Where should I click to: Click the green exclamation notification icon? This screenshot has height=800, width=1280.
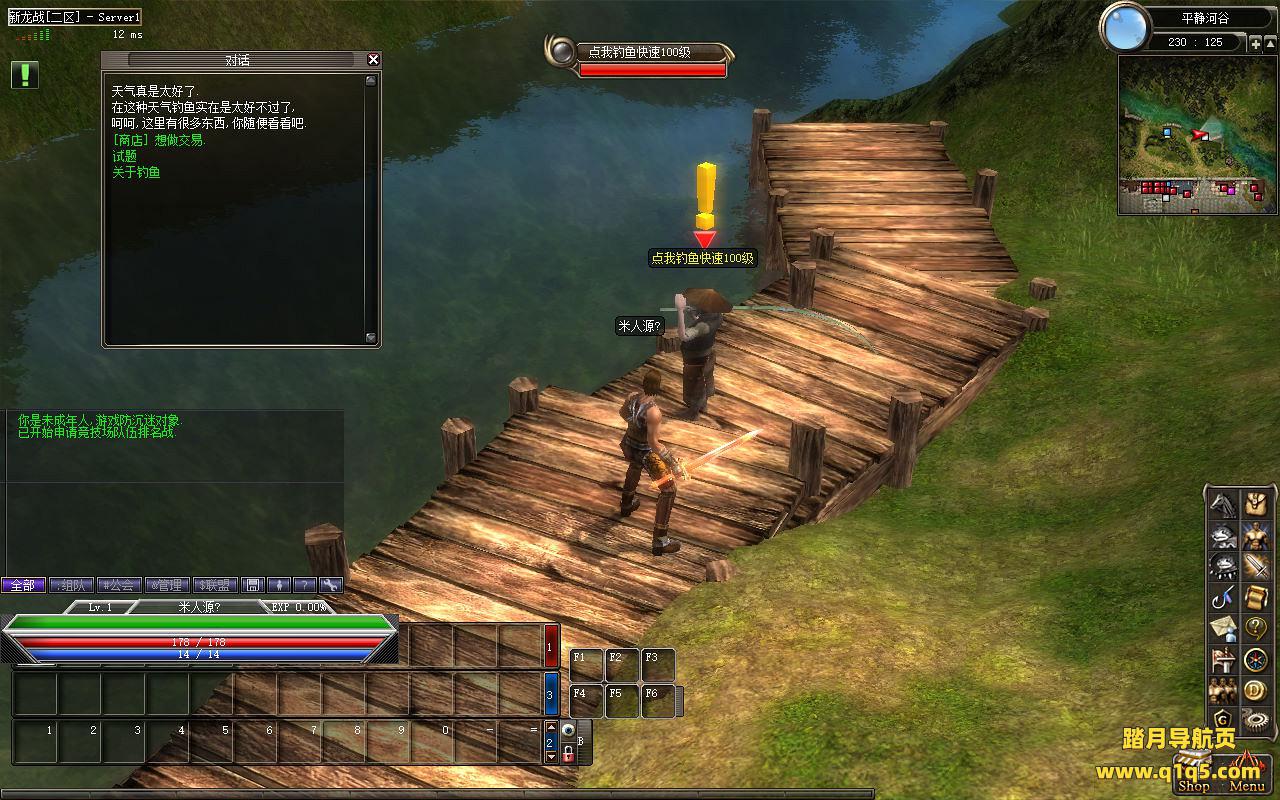coord(25,74)
